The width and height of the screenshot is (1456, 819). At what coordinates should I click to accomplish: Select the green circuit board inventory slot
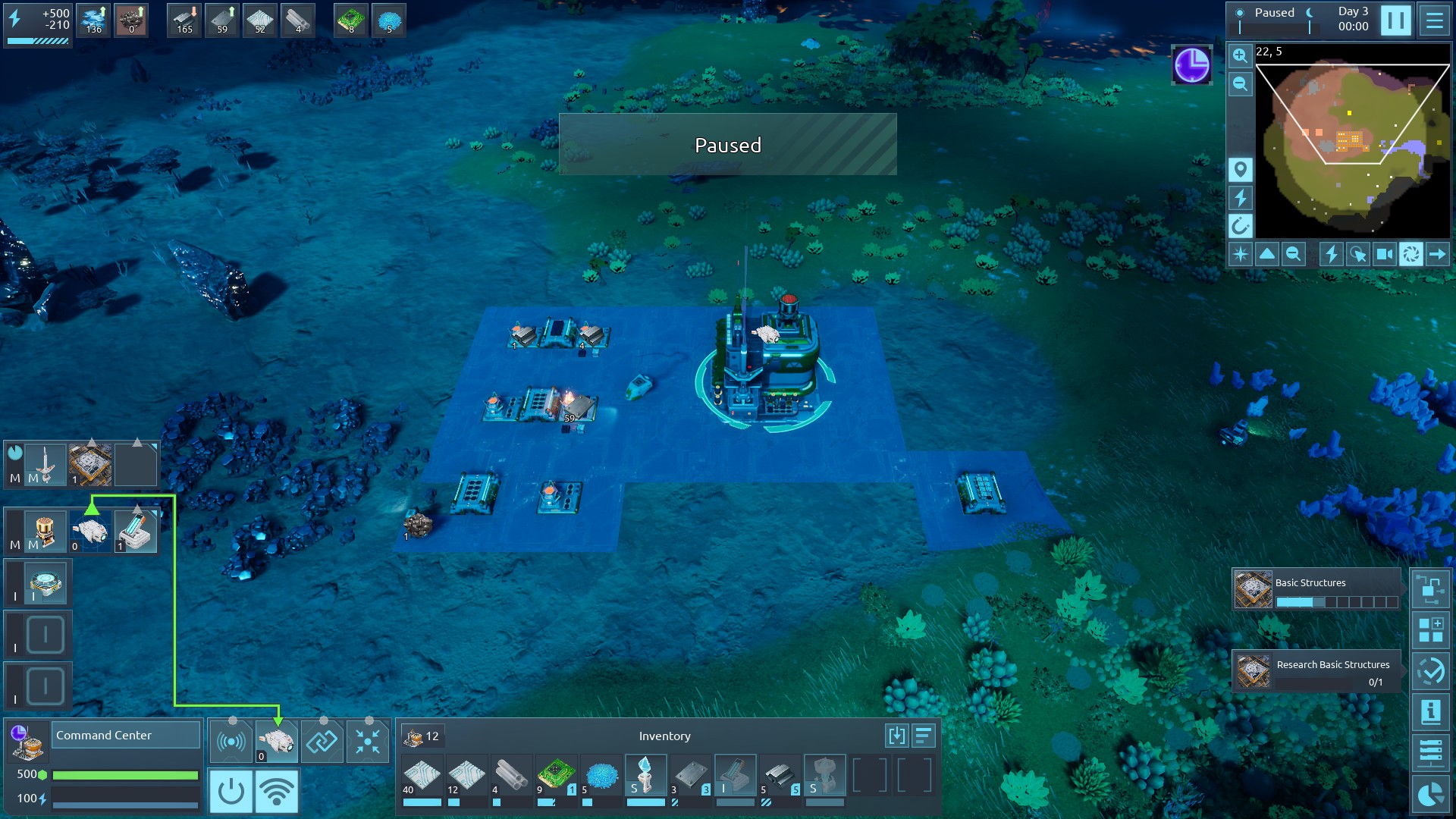(x=556, y=776)
